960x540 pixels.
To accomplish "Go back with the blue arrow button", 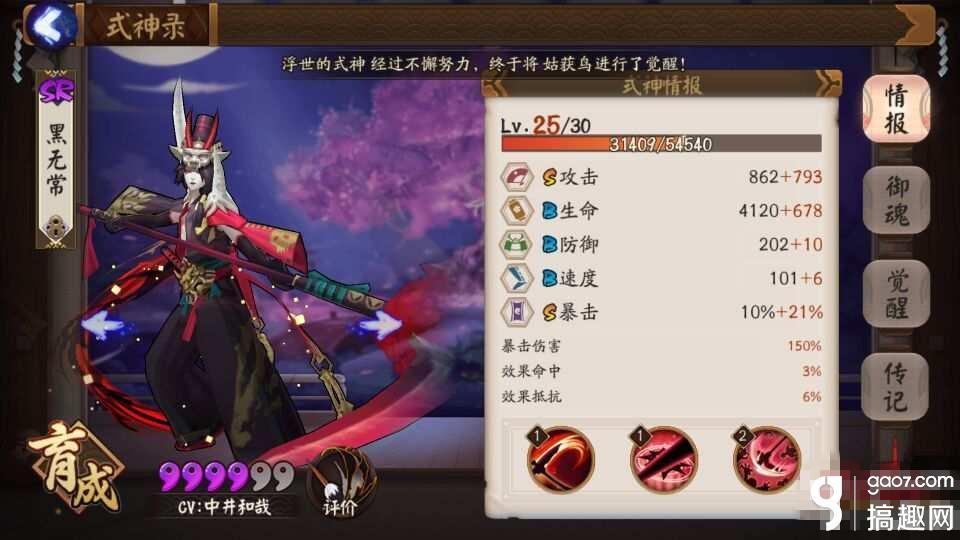I will pos(51,24).
